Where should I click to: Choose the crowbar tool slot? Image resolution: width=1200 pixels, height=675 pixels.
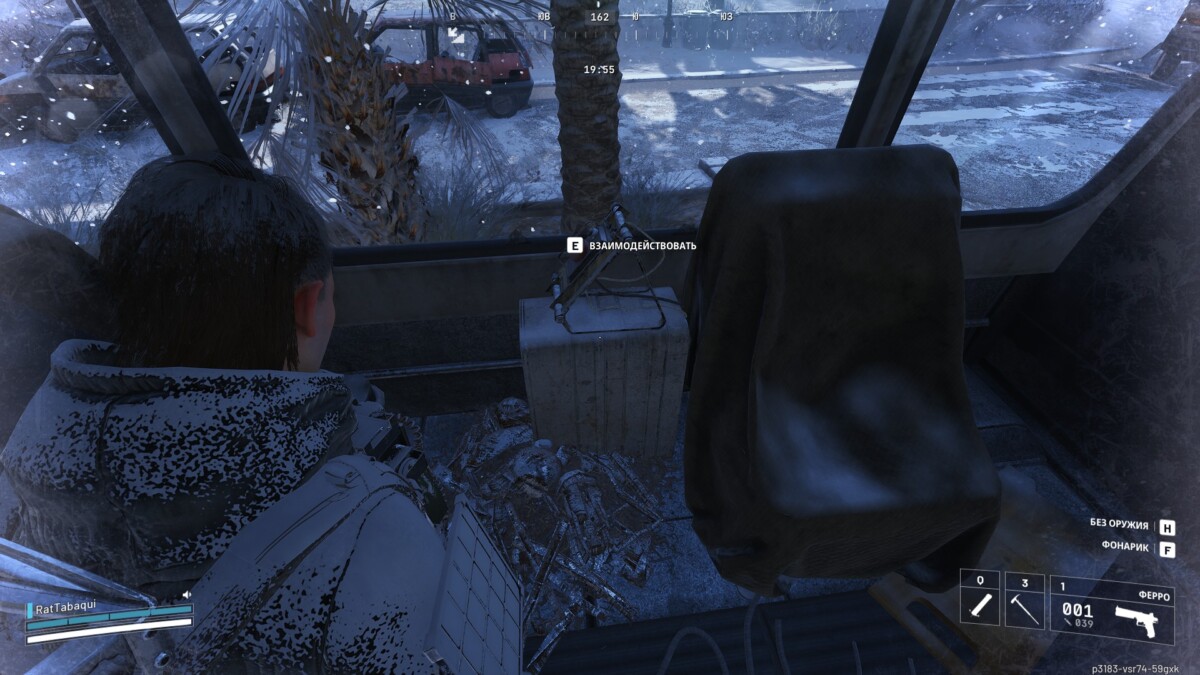click(1024, 600)
